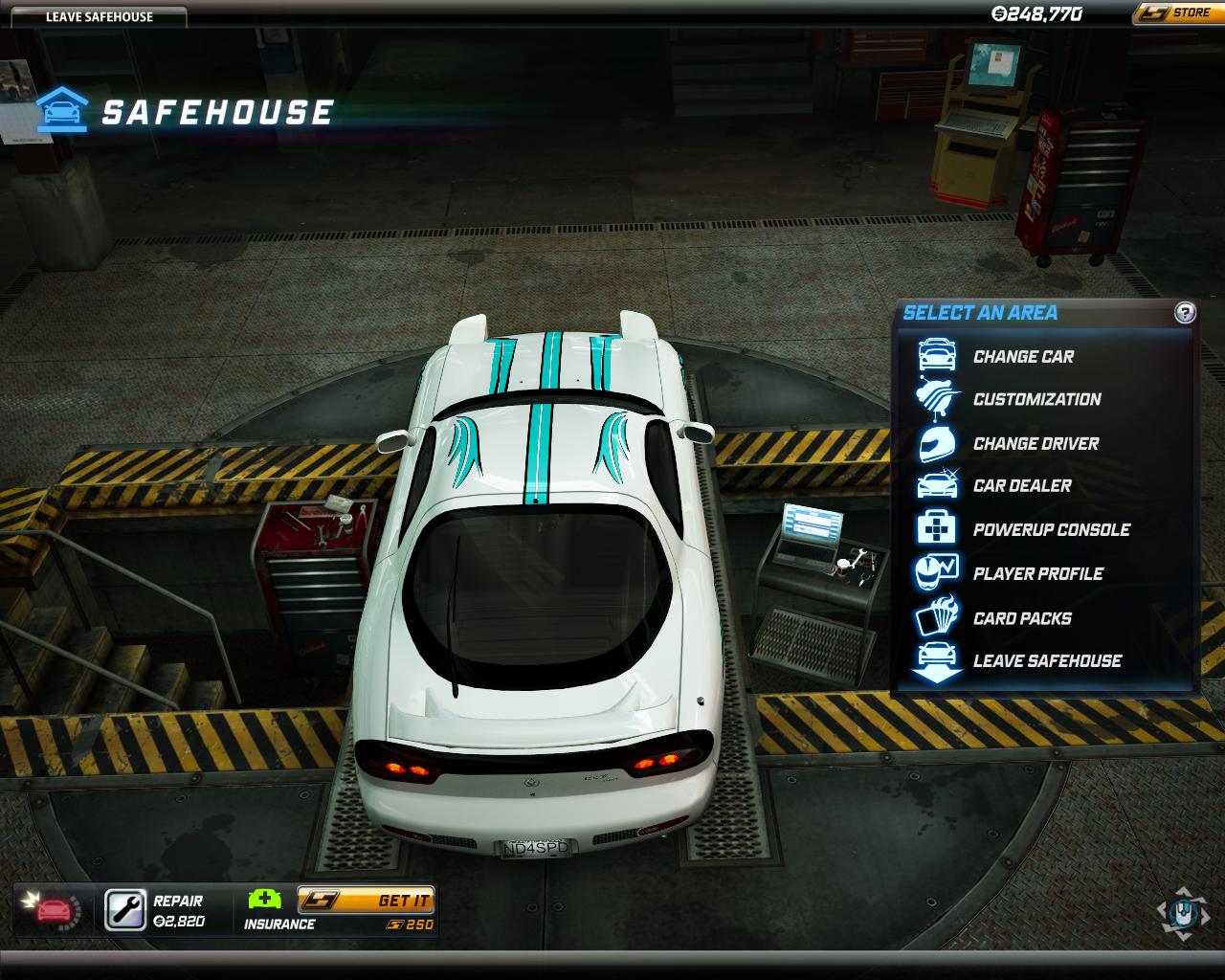The width and height of the screenshot is (1225, 980).
Task: Open Card Packs
Action: pyautogui.click(x=1021, y=618)
